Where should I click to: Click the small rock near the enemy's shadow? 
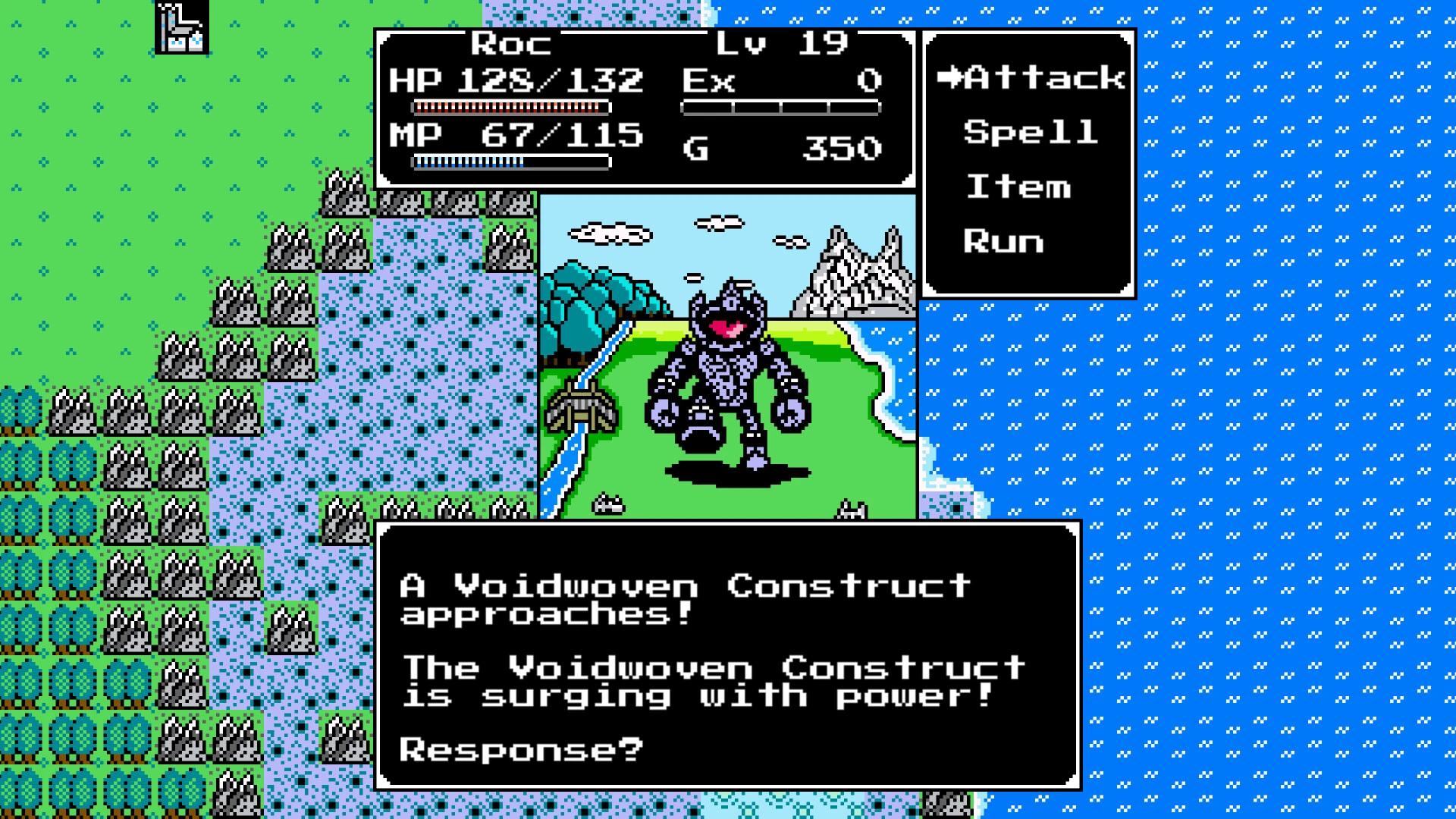click(x=607, y=502)
